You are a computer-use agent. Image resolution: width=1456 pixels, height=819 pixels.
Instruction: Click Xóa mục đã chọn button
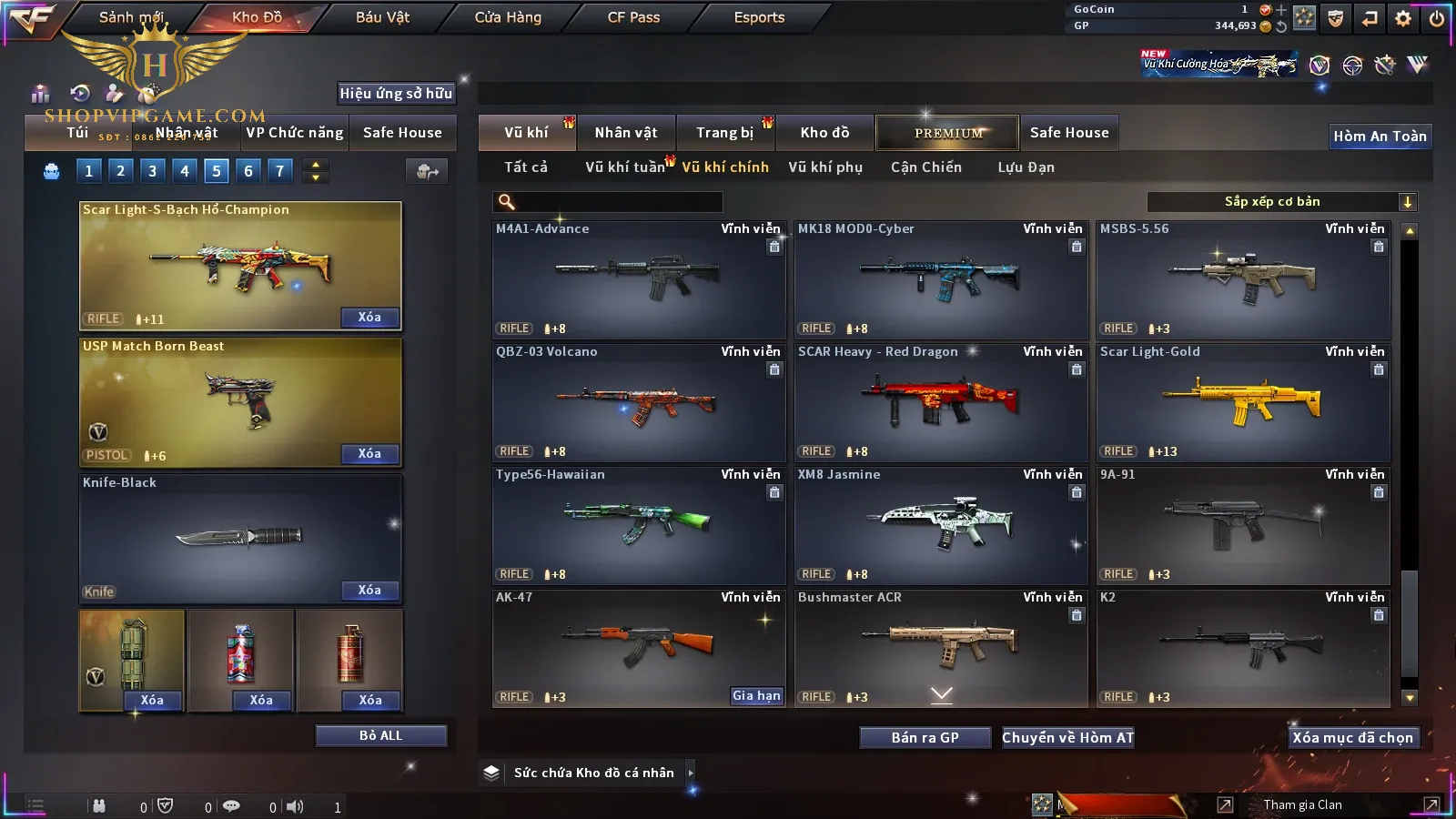point(1352,738)
